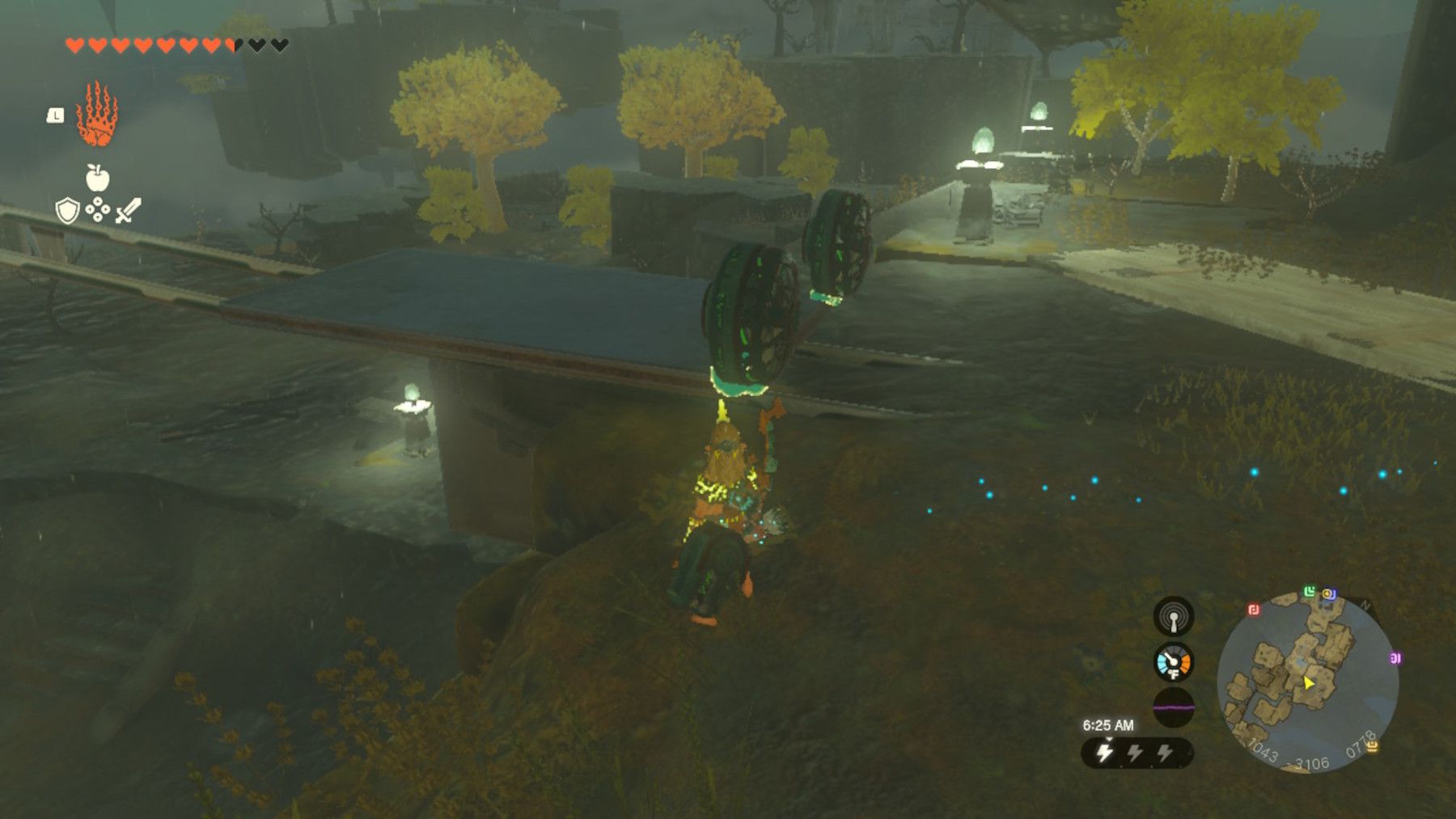
Task: Click the N compass indicator on minimap
Action: (x=1365, y=604)
